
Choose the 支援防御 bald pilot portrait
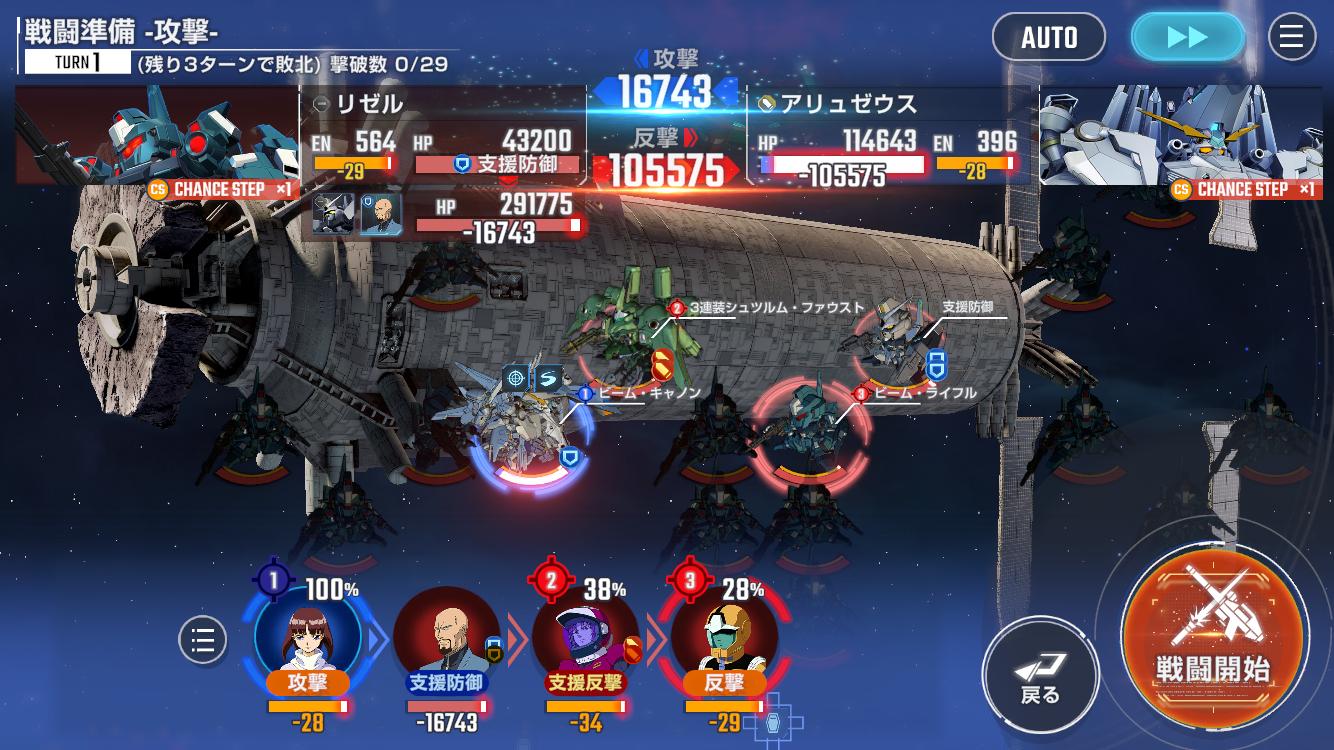point(446,636)
